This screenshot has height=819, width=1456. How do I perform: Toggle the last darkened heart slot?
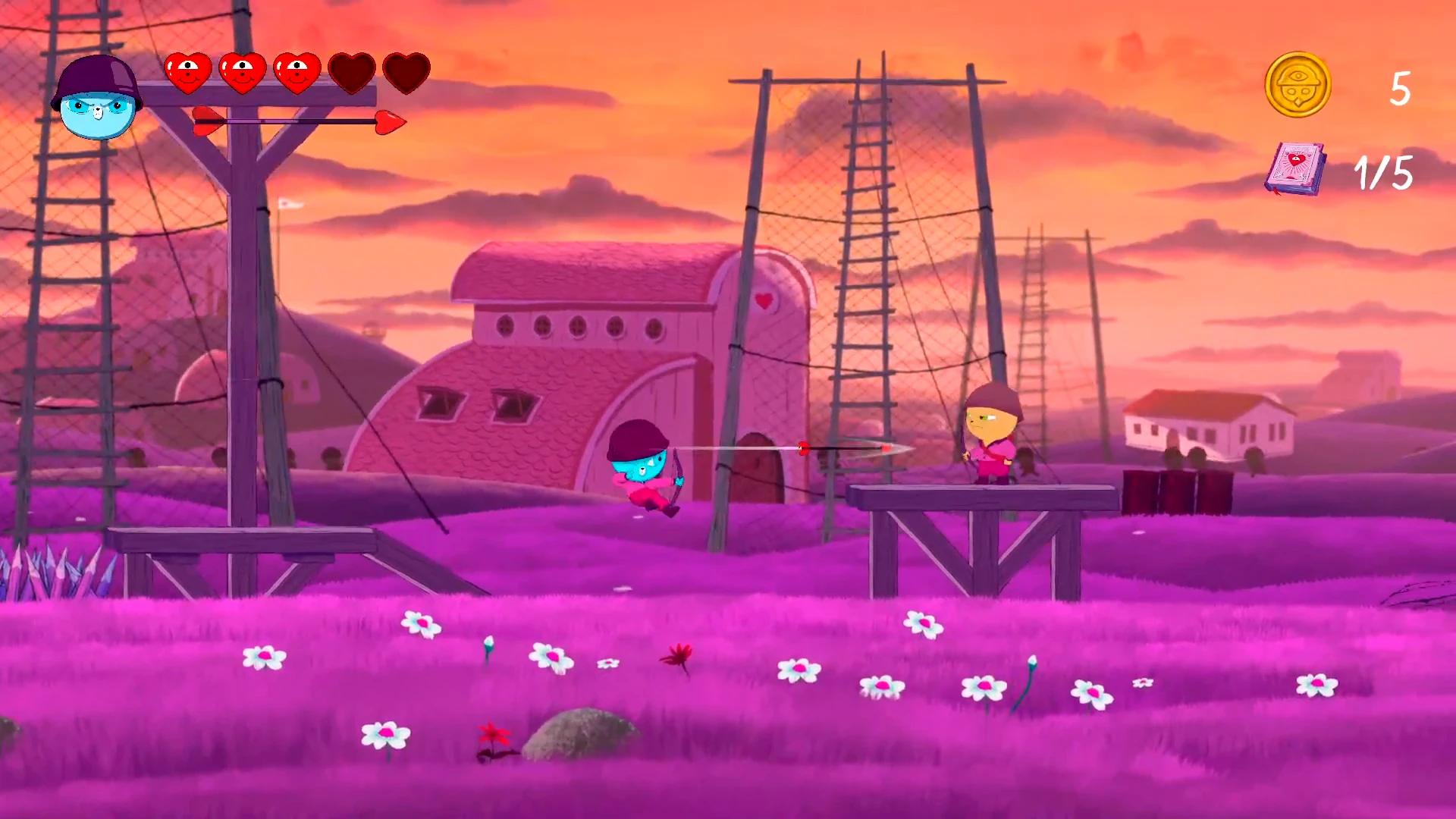406,72
